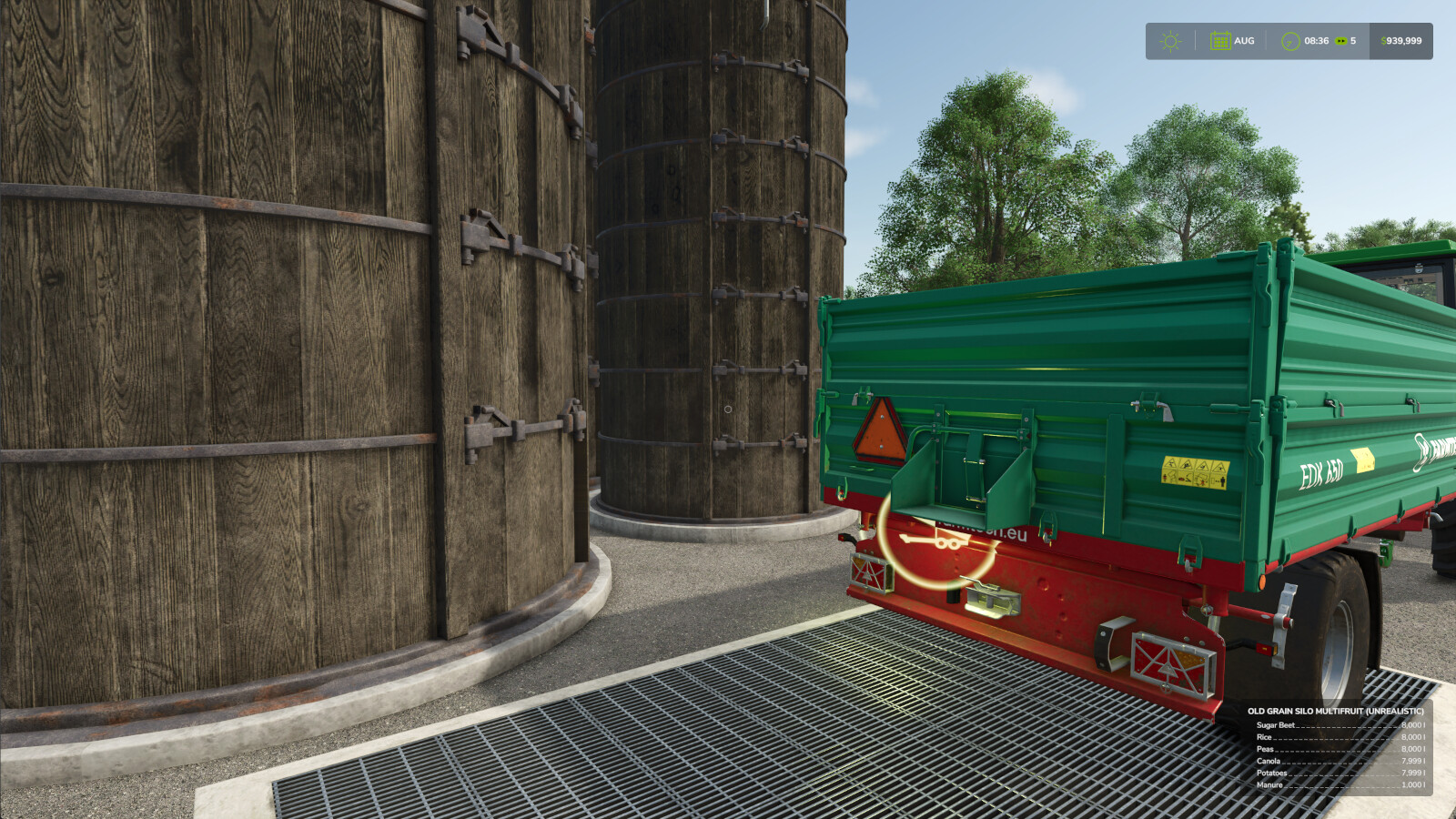The image size is (1456, 819).
Task: Click the green help-hints counter icon
Action: coord(1340,40)
